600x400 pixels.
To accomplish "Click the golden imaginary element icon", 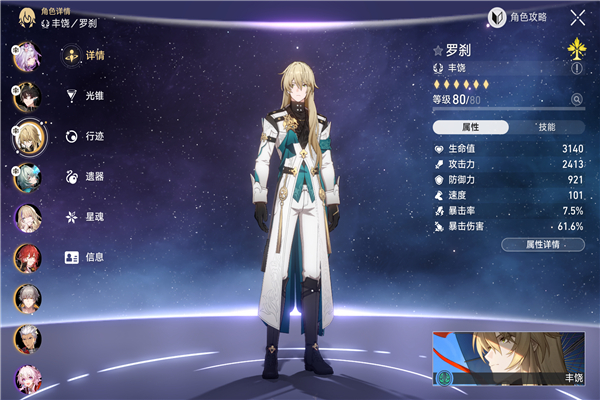I will click(576, 49).
